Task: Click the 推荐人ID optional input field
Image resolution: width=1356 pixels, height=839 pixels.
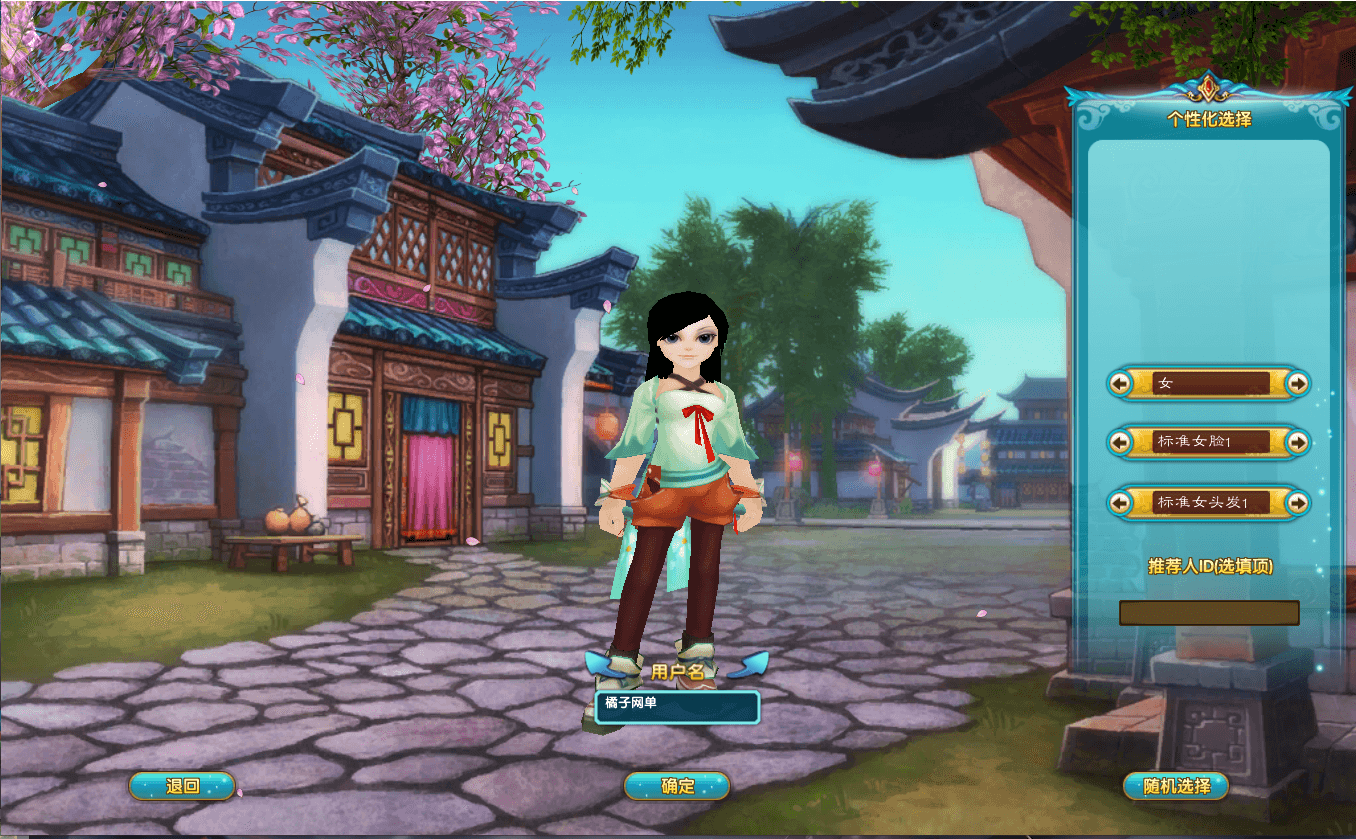Action: point(1207,612)
